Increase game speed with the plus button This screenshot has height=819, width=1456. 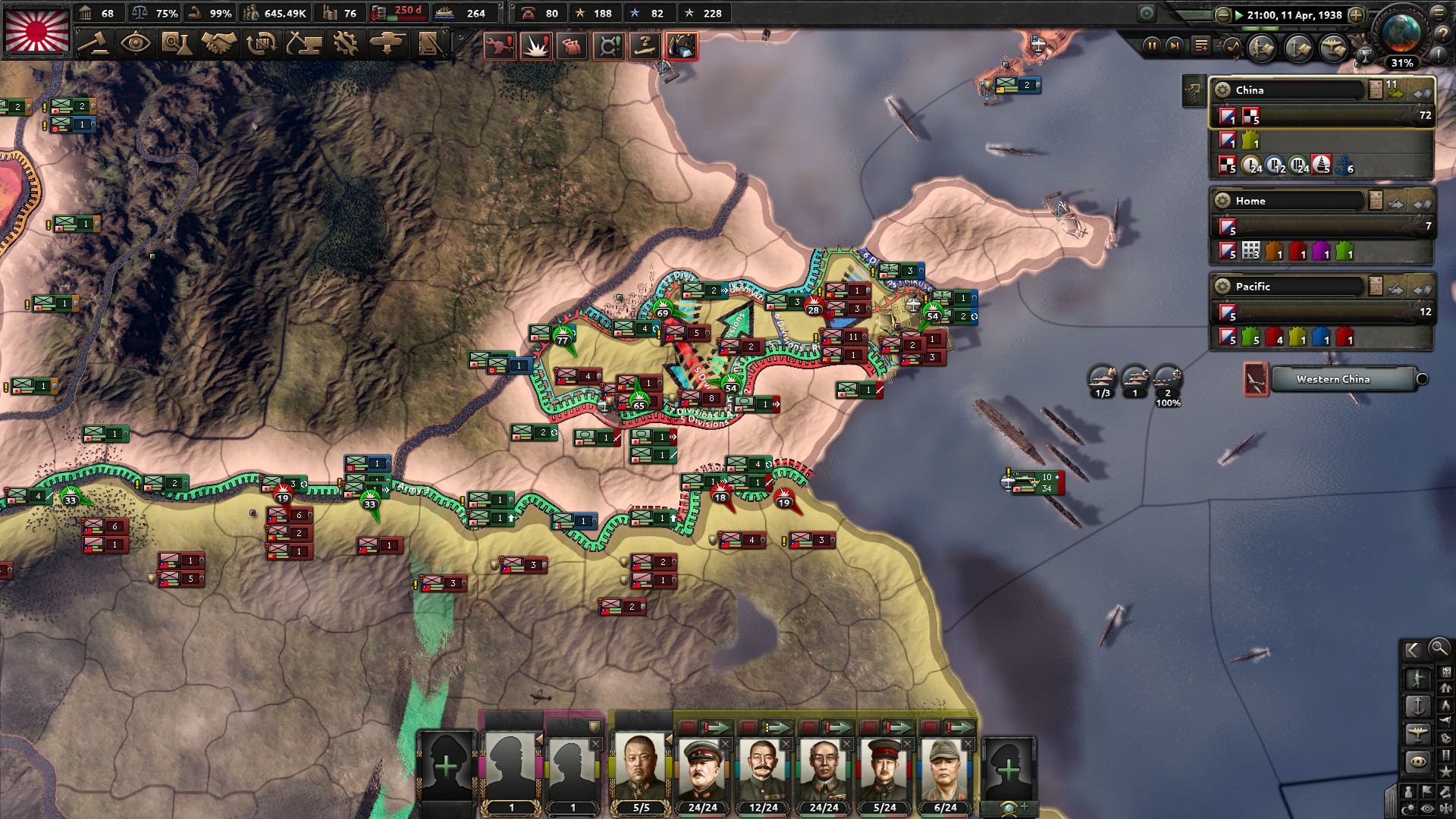pyautogui.click(x=1356, y=16)
